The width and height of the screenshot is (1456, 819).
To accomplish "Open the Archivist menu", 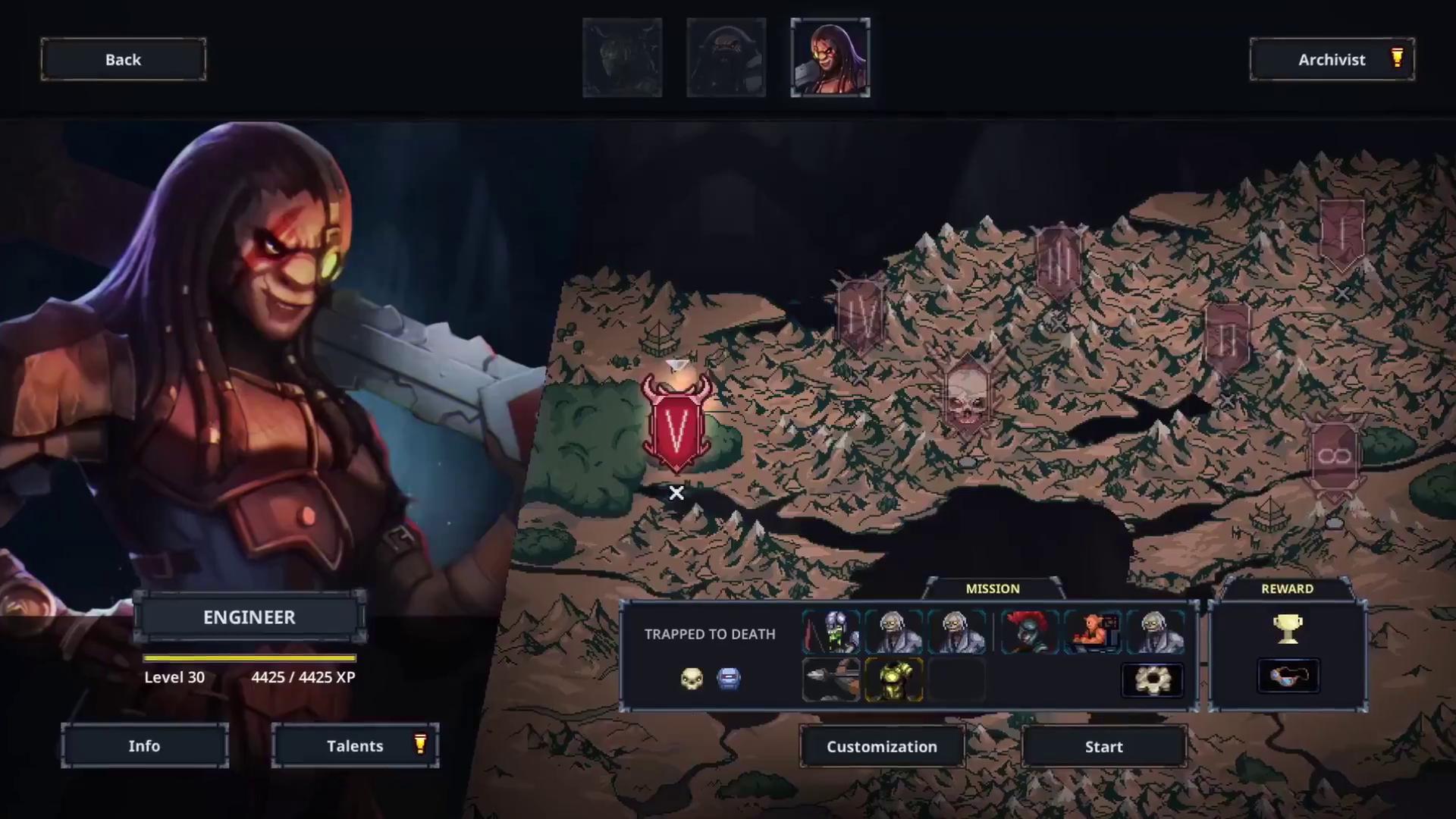I will [x=1332, y=59].
